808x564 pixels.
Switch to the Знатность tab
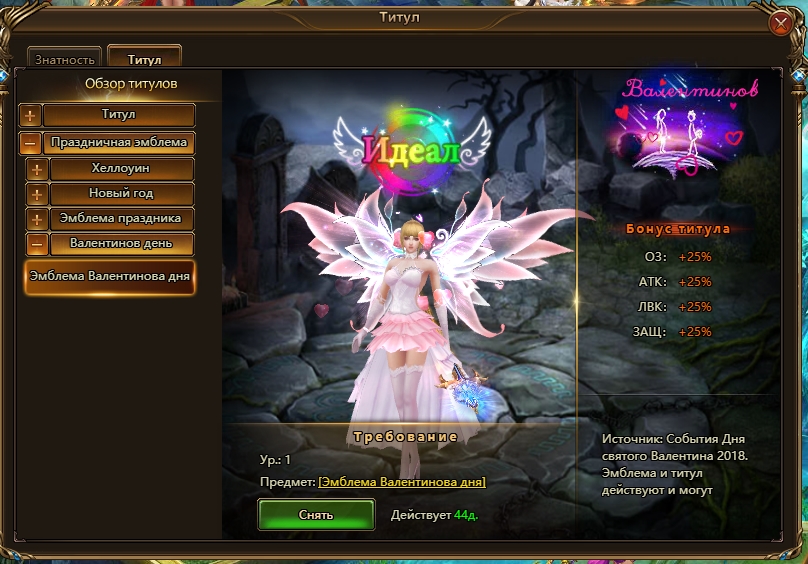click(x=65, y=60)
